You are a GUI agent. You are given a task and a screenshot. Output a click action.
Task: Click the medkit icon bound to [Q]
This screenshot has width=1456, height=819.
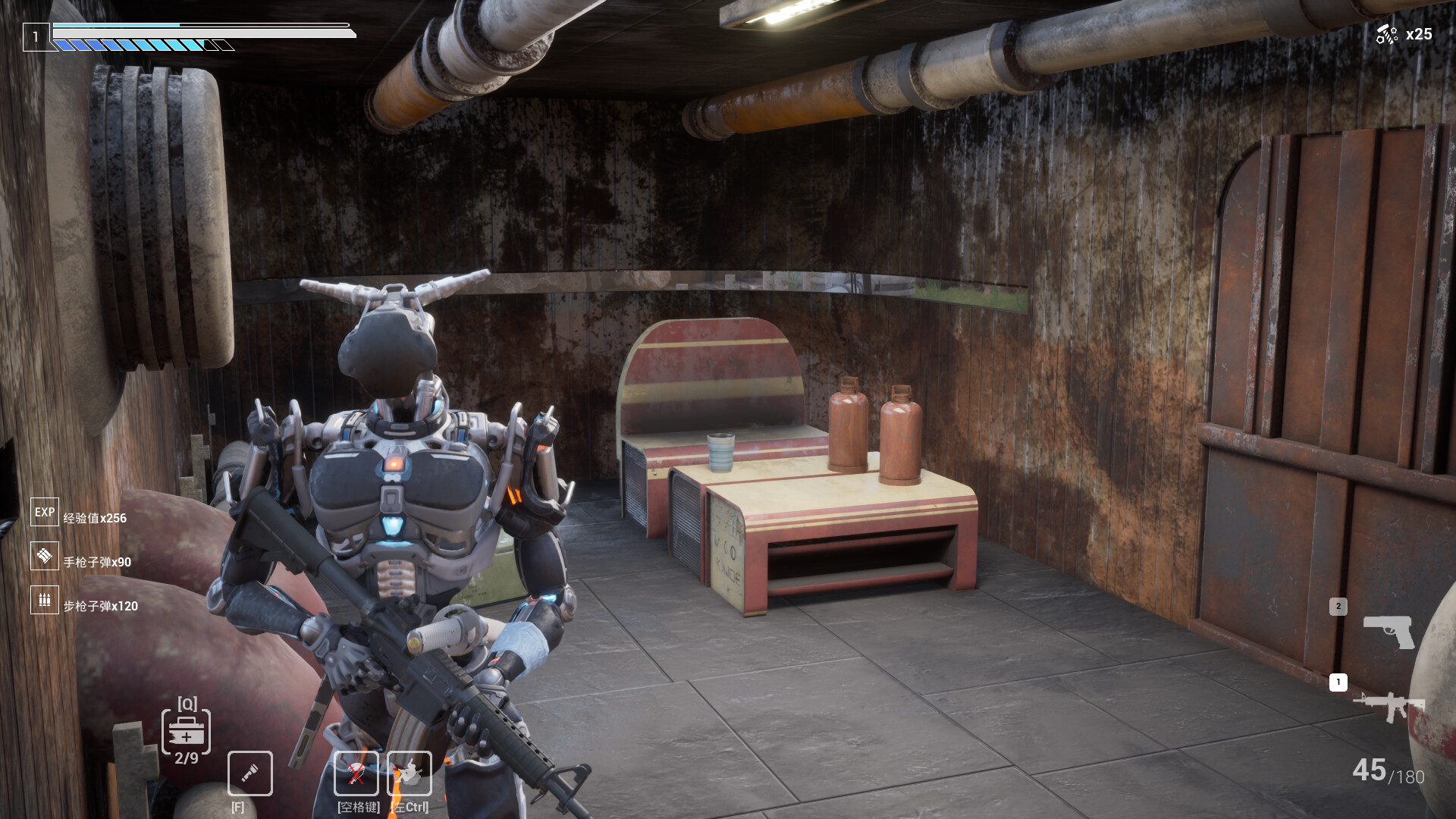click(x=185, y=732)
